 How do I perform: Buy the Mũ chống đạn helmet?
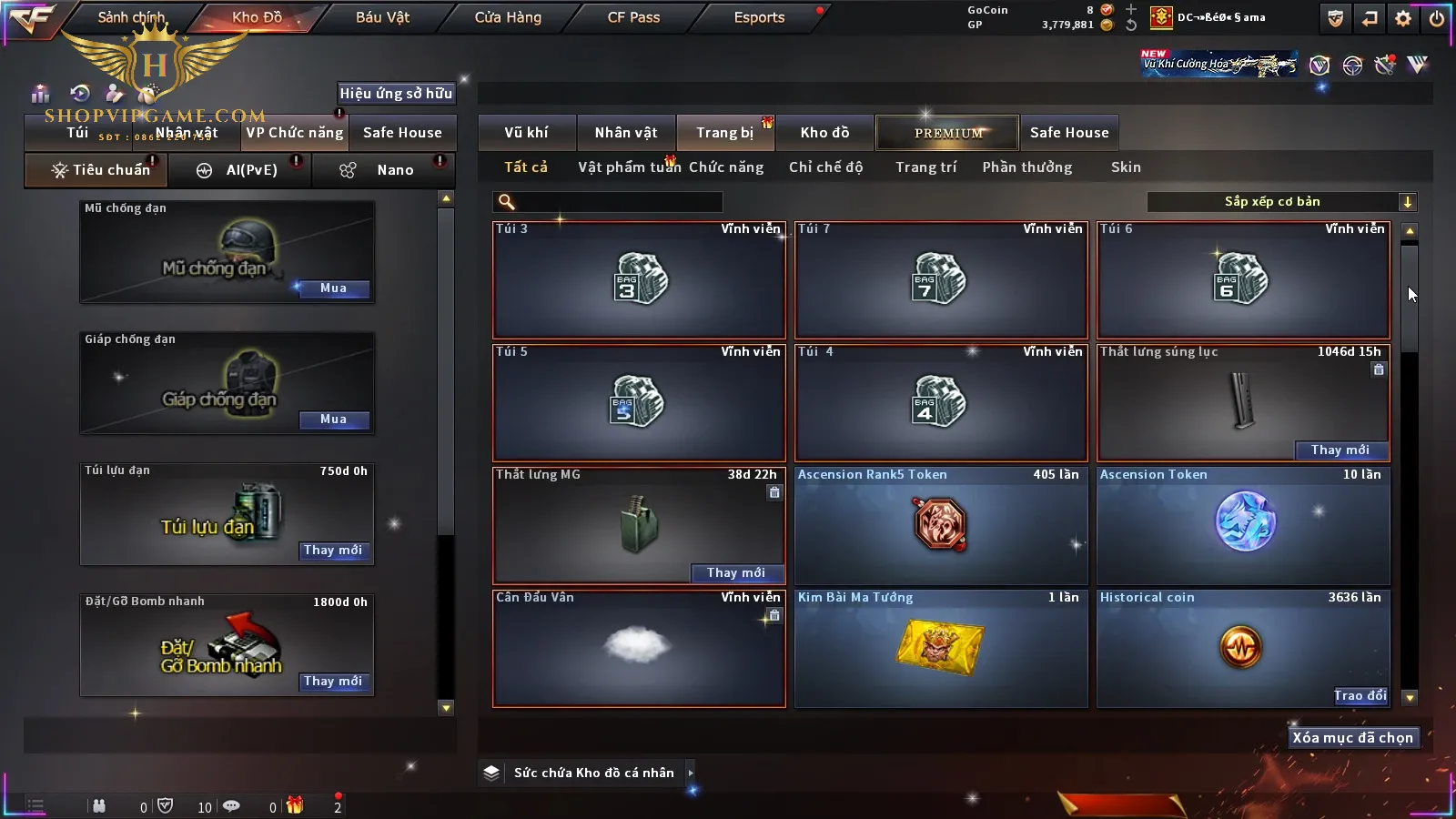[x=333, y=288]
